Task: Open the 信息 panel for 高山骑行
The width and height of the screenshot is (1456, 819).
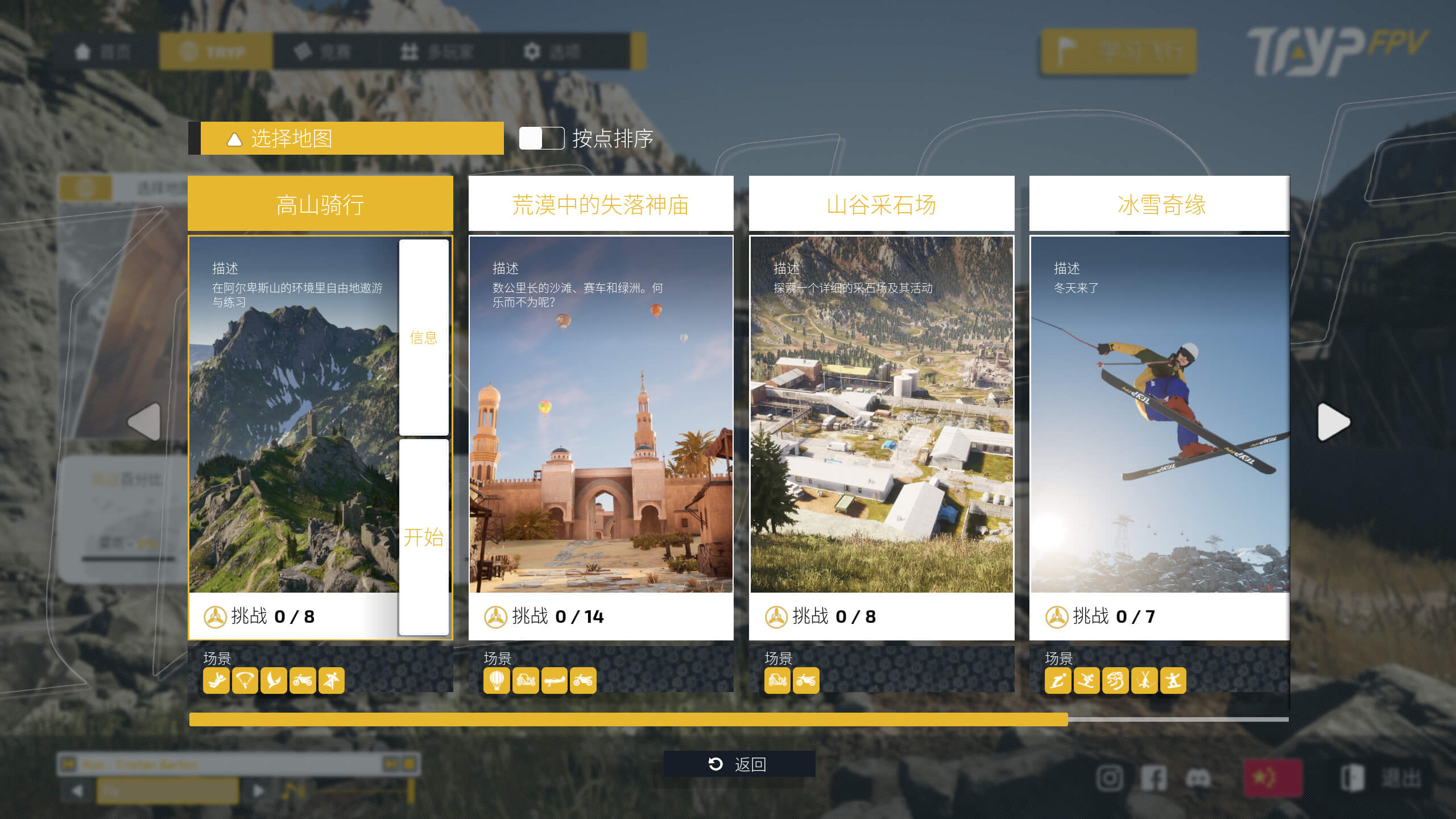Action: click(424, 338)
